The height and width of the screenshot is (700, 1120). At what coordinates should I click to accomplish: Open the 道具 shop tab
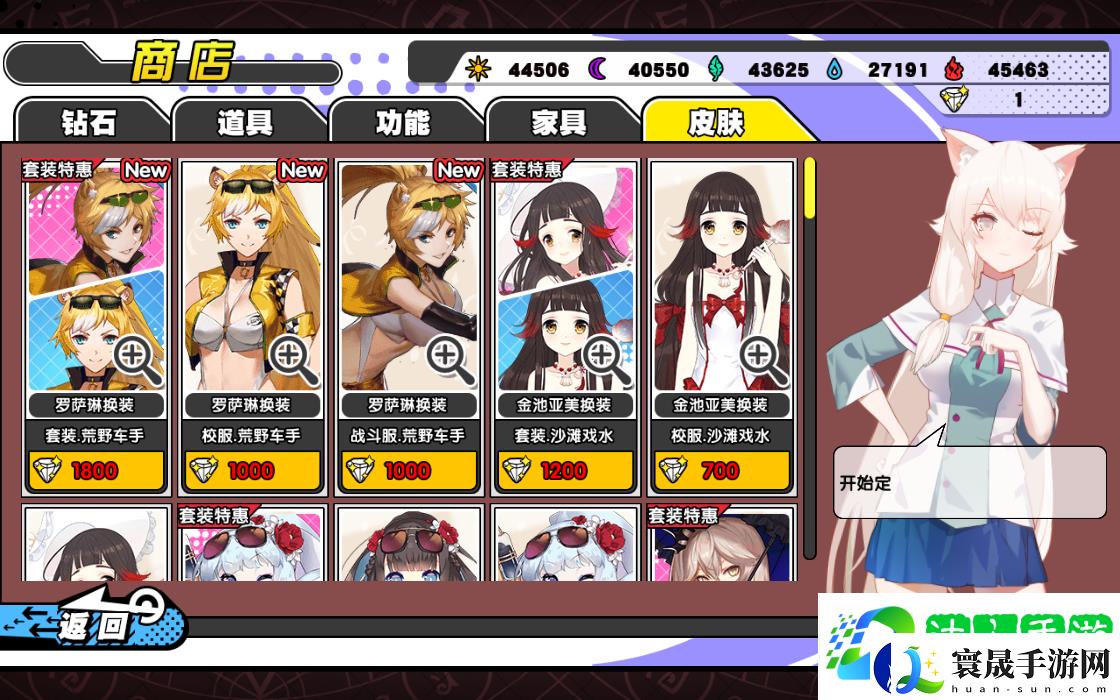(x=245, y=122)
